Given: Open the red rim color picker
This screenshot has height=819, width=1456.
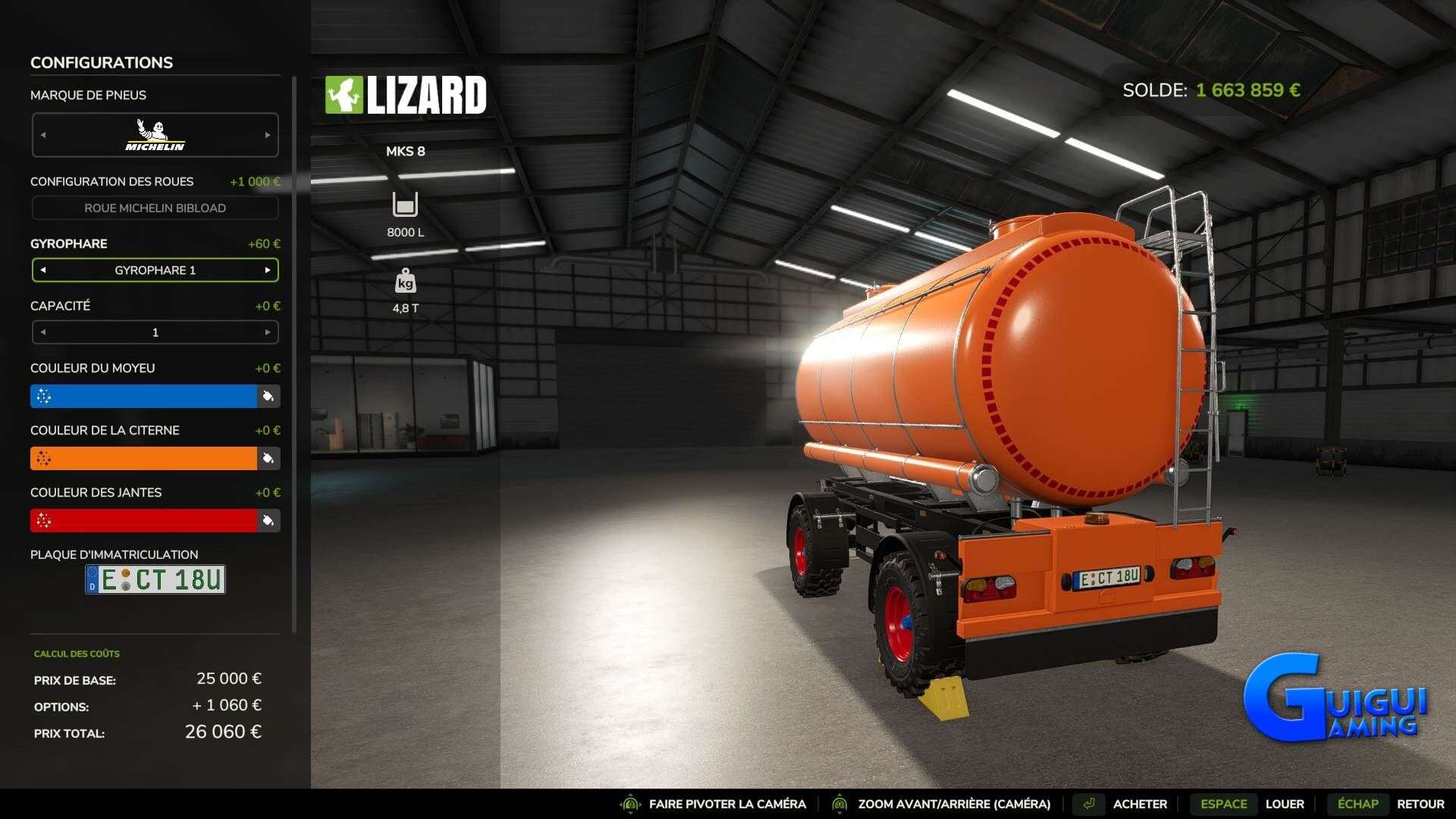Looking at the screenshot, I should pyautogui.click(x=144, y=520).
